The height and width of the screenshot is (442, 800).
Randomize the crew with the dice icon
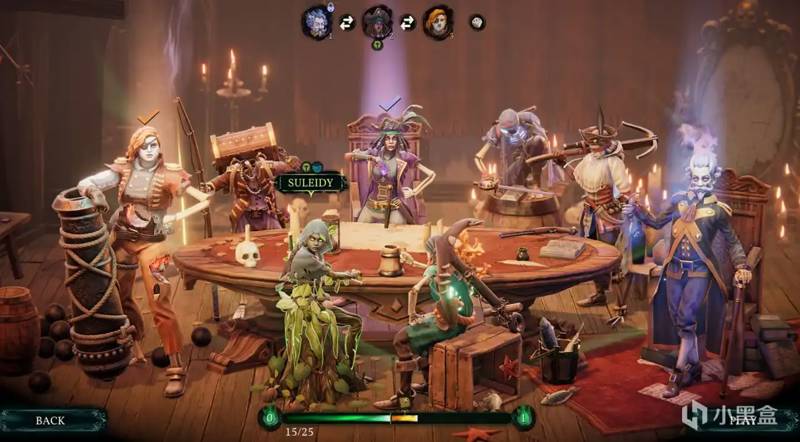tap(477, 21)
